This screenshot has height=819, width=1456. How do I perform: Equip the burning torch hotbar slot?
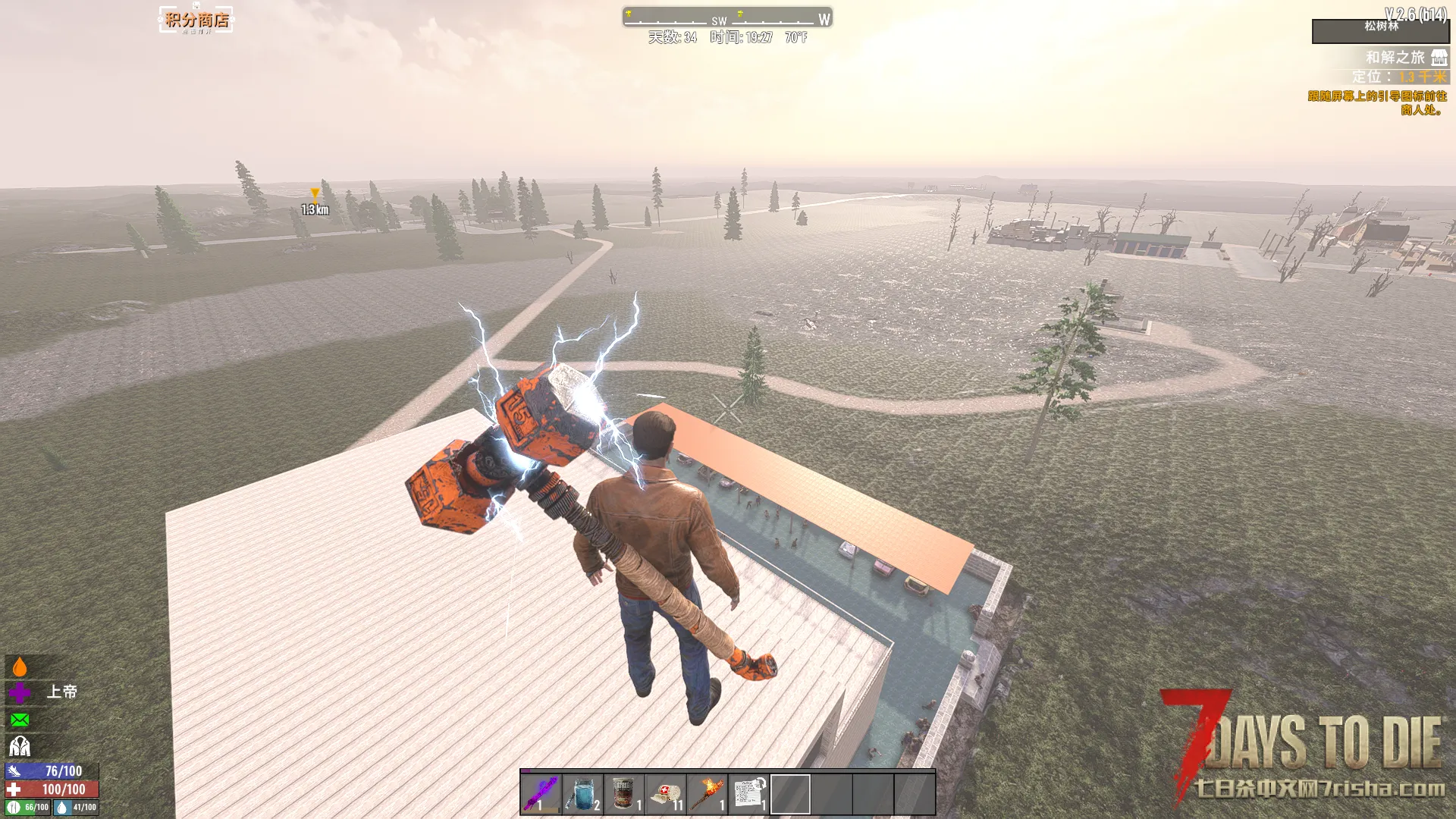coord(708,793)
